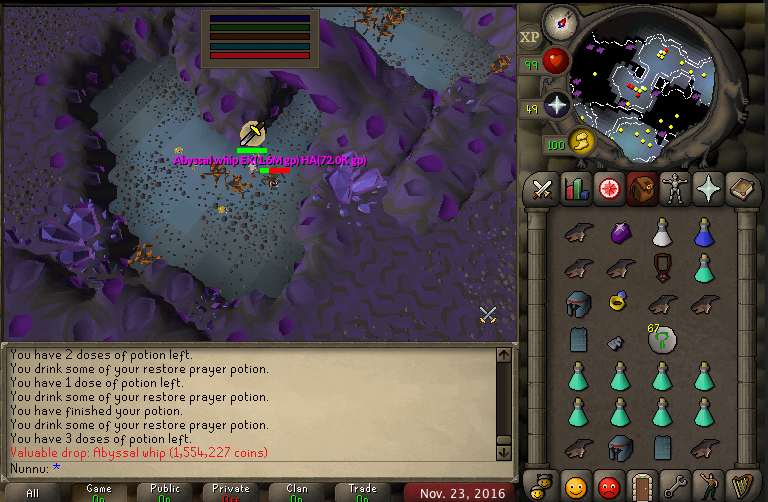Switch chat filter to Game
Viewport: 768px width, 502px height.
[99, 492]
